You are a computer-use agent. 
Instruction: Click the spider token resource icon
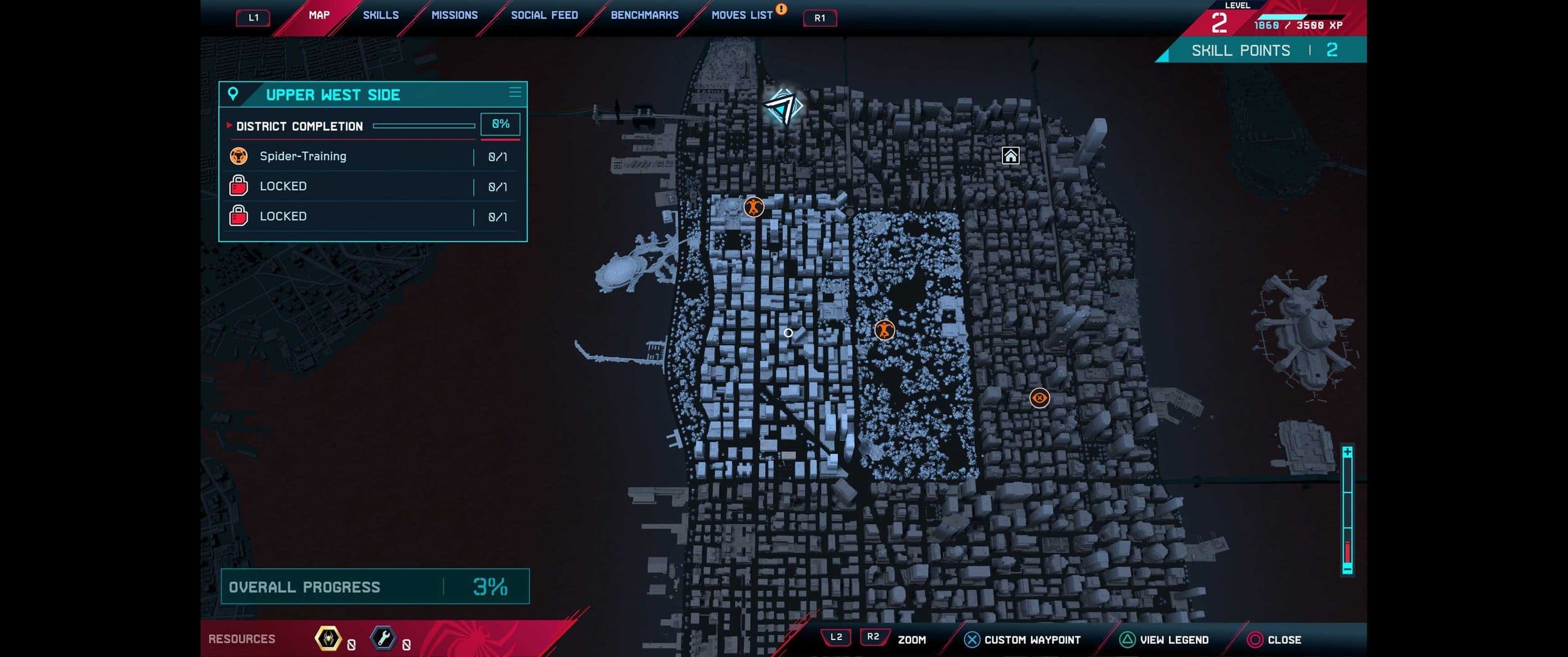coord(329,639)
